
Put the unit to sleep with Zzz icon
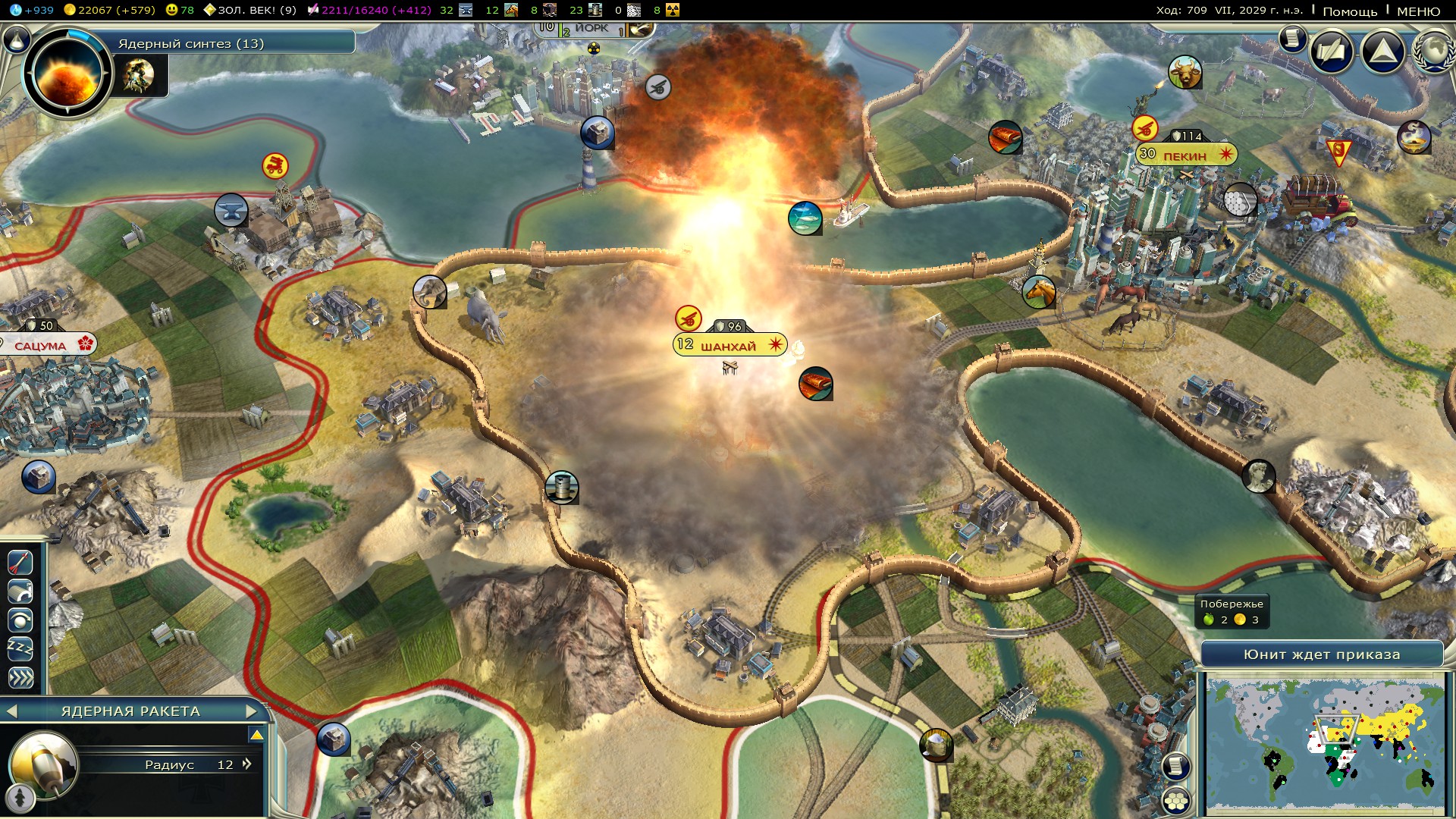click(x=20, y=648)
